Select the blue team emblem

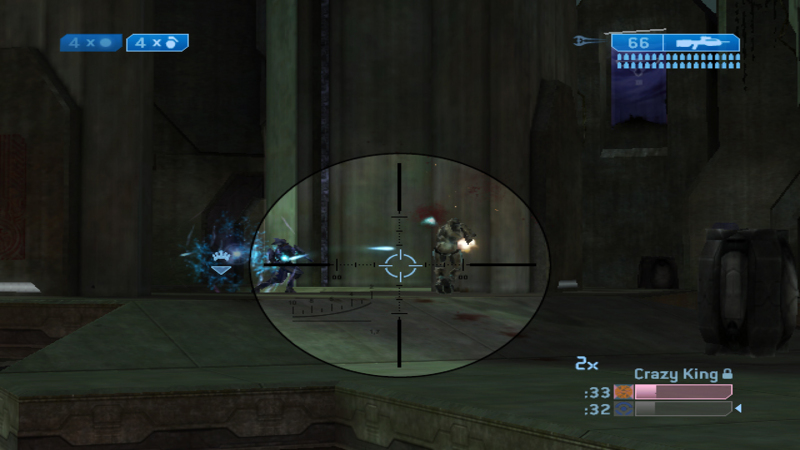point(624,409)
